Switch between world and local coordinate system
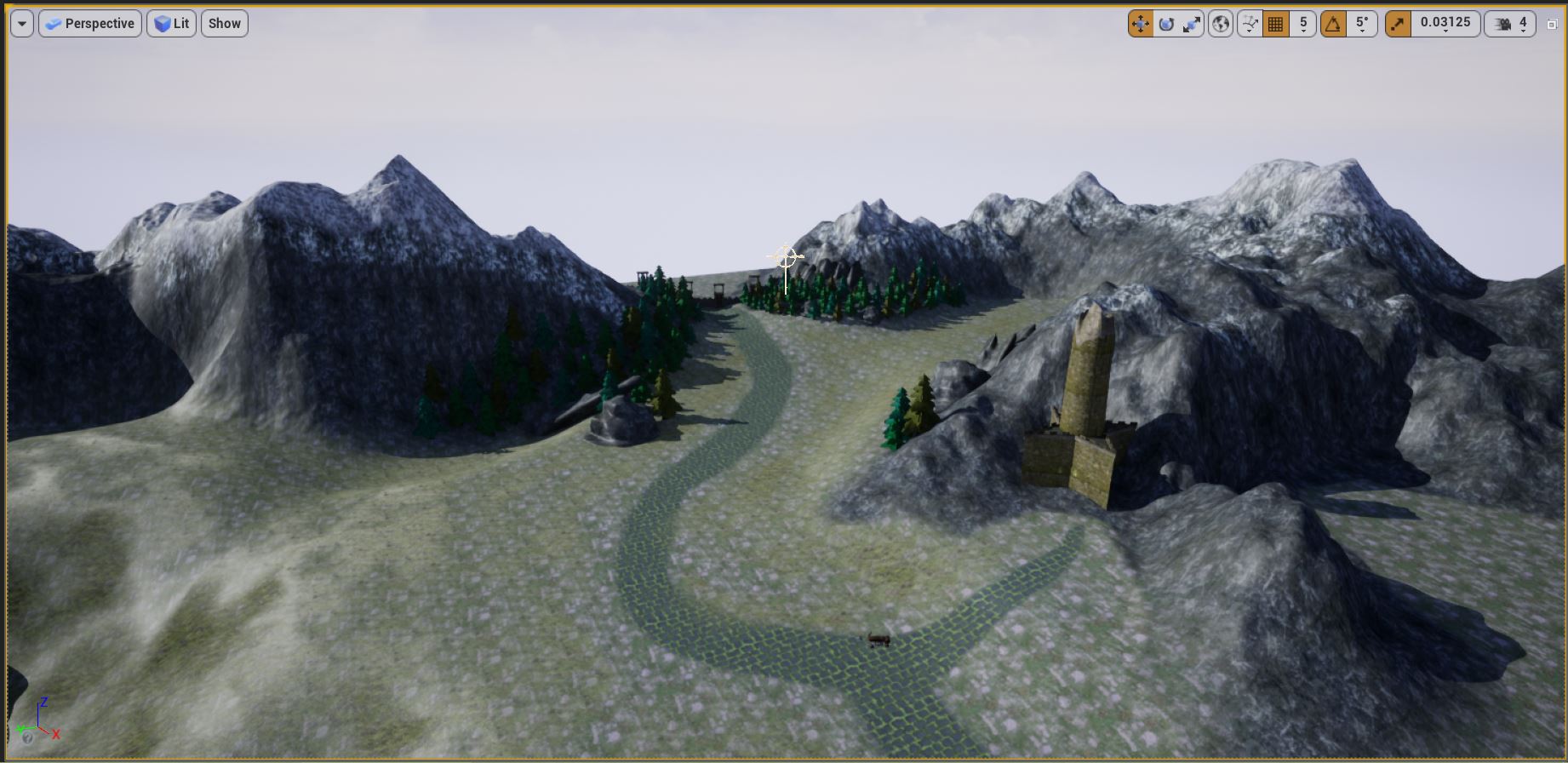The image size is (1568, 763). [1219, 23]
